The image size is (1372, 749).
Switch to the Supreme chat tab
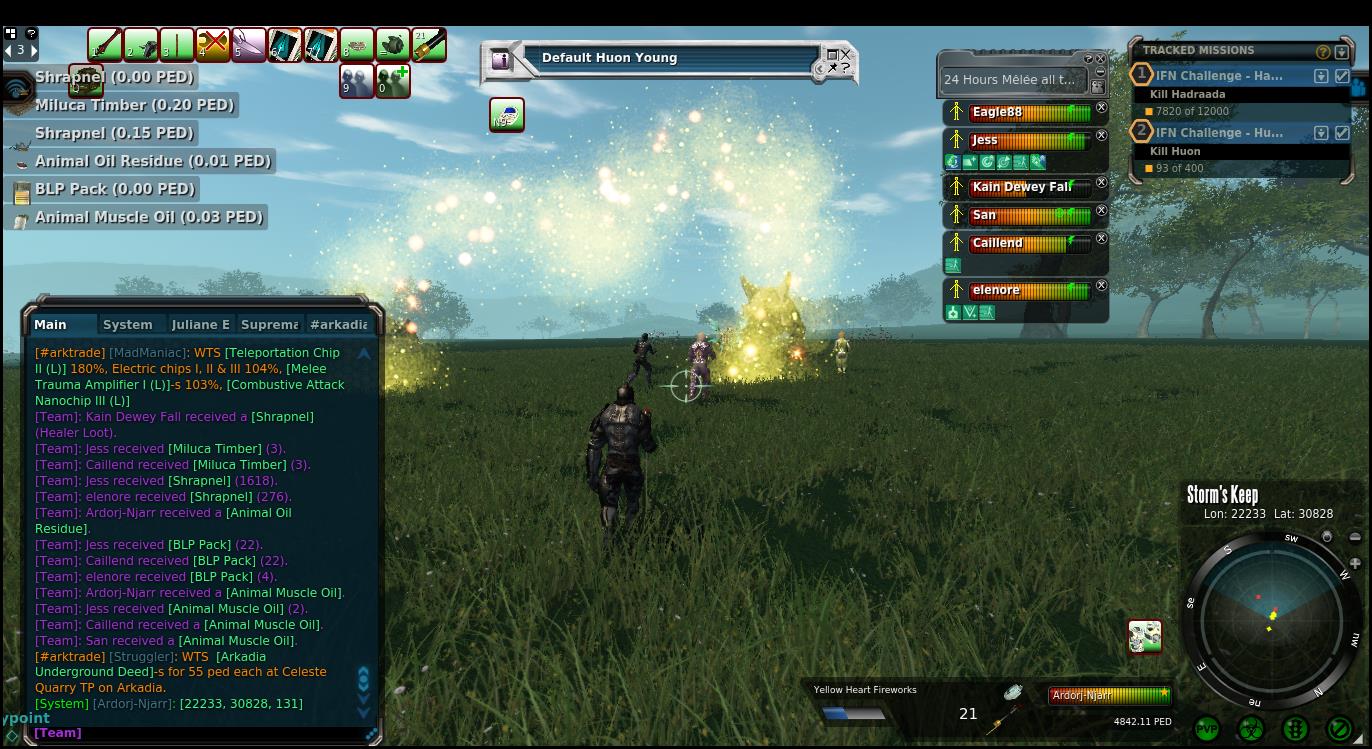[x=269, y=324]
